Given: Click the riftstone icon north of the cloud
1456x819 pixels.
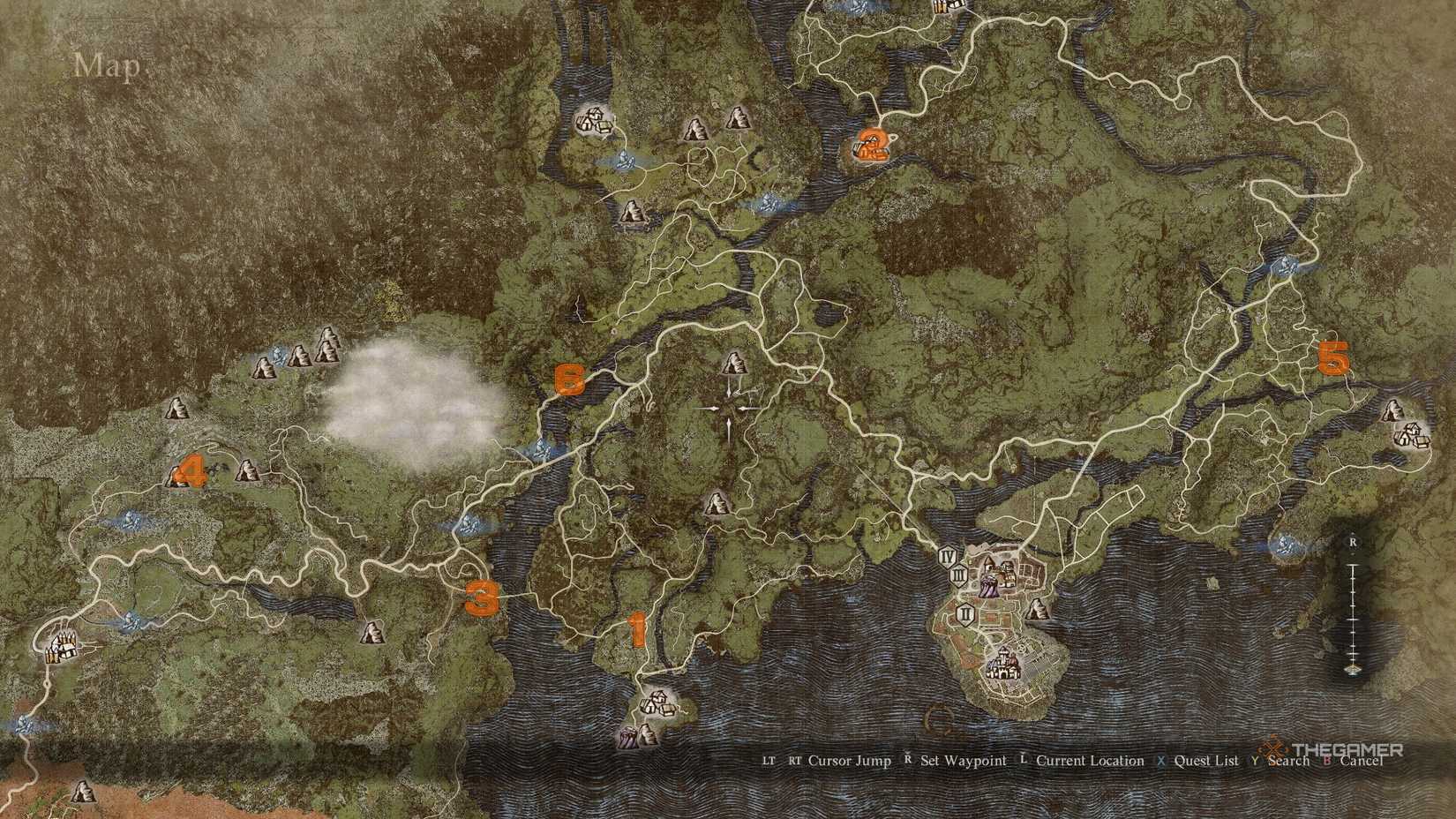Looking at the screenshot, I should click(x=280, y=356).
